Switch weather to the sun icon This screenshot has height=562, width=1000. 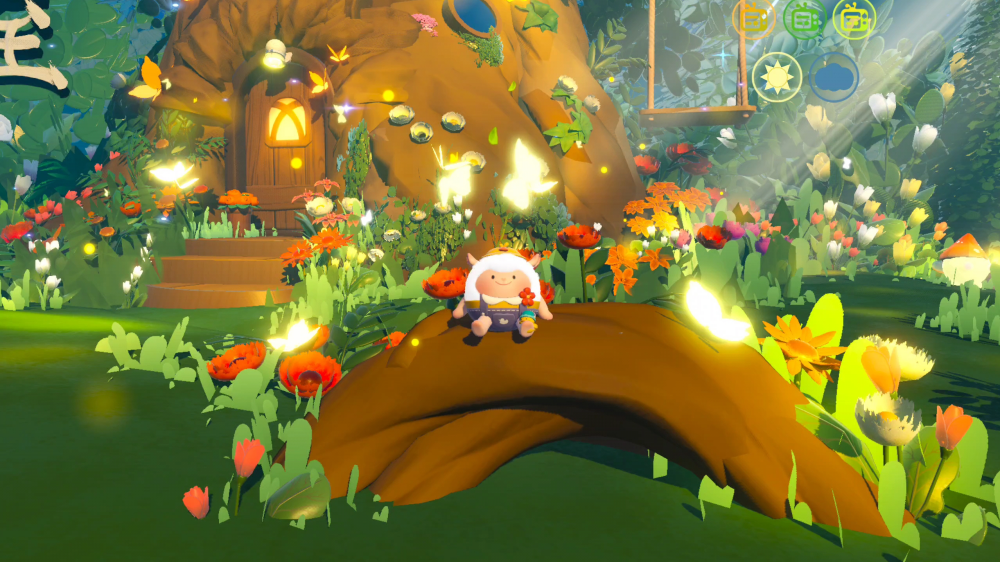(x=777, y=77)
